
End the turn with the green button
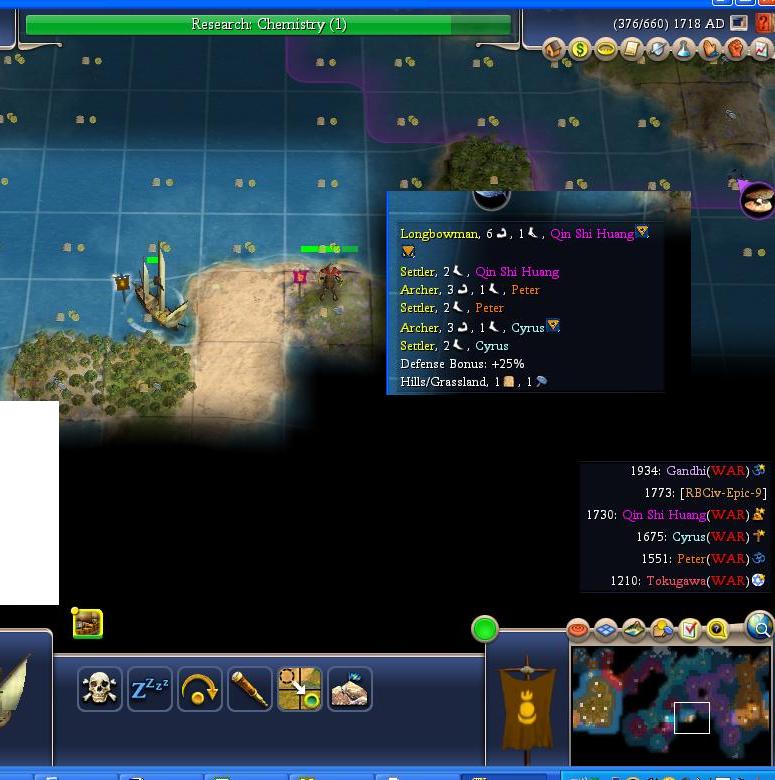485,629
